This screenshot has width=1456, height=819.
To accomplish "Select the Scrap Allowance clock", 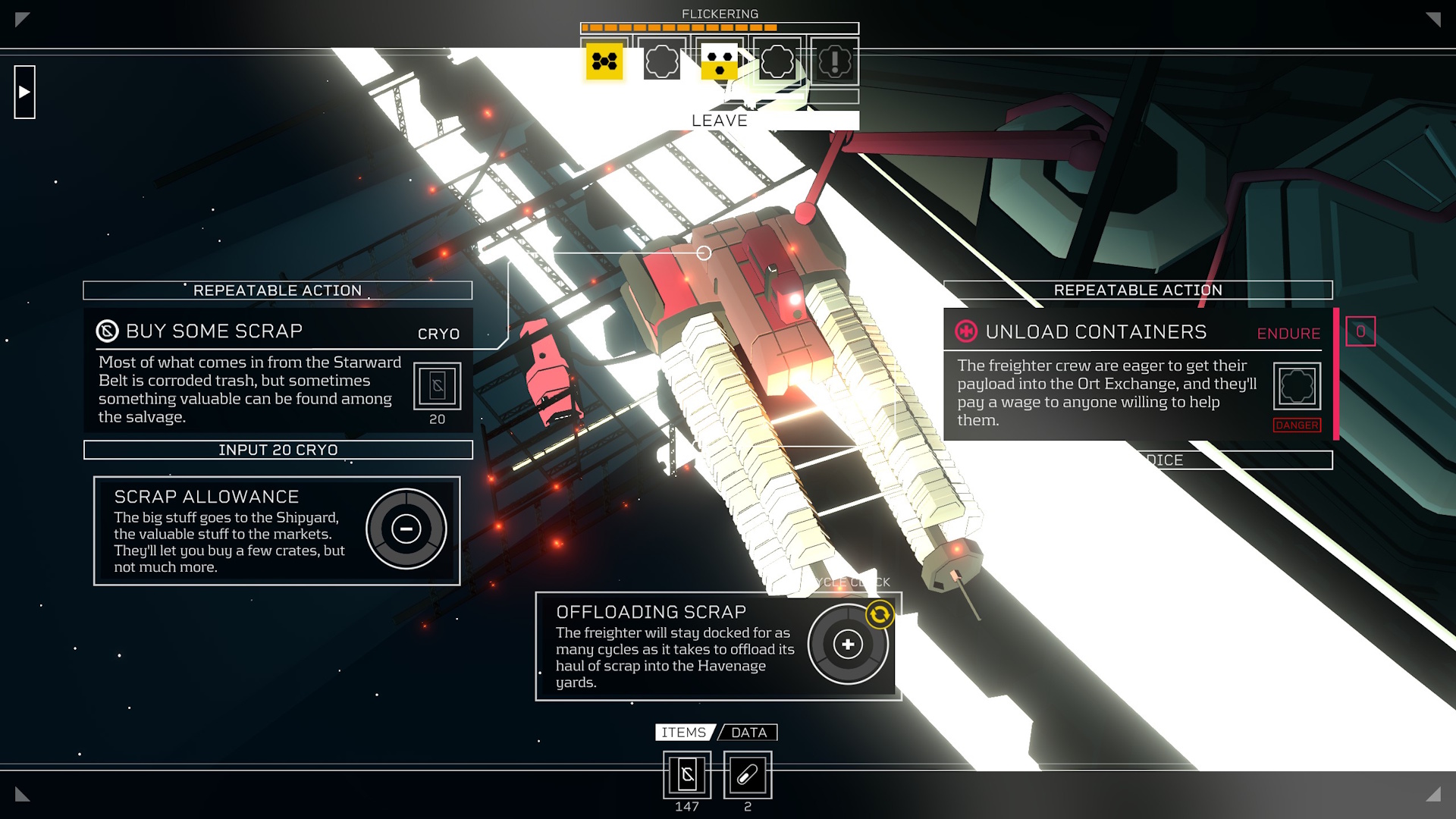I will (x=406, y=529).
